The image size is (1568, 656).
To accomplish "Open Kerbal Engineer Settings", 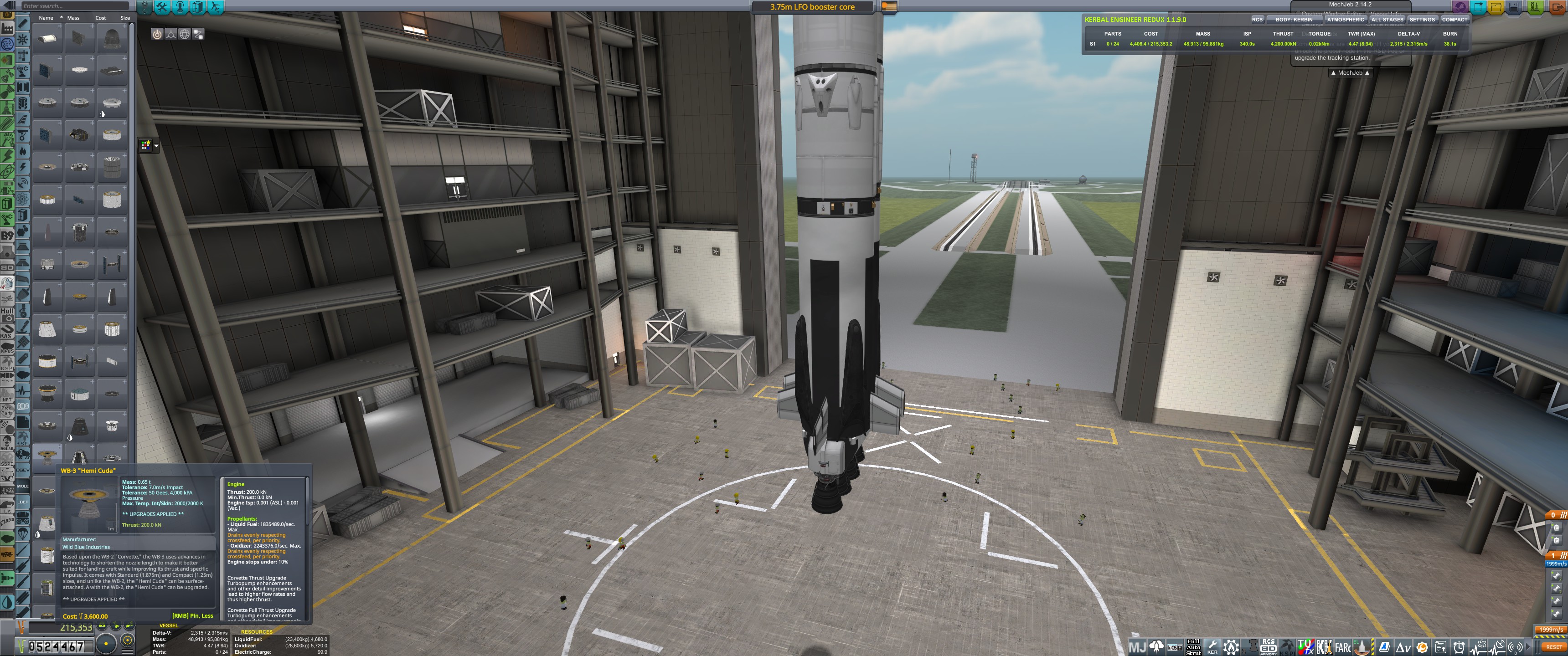I will coord(1422,20).
